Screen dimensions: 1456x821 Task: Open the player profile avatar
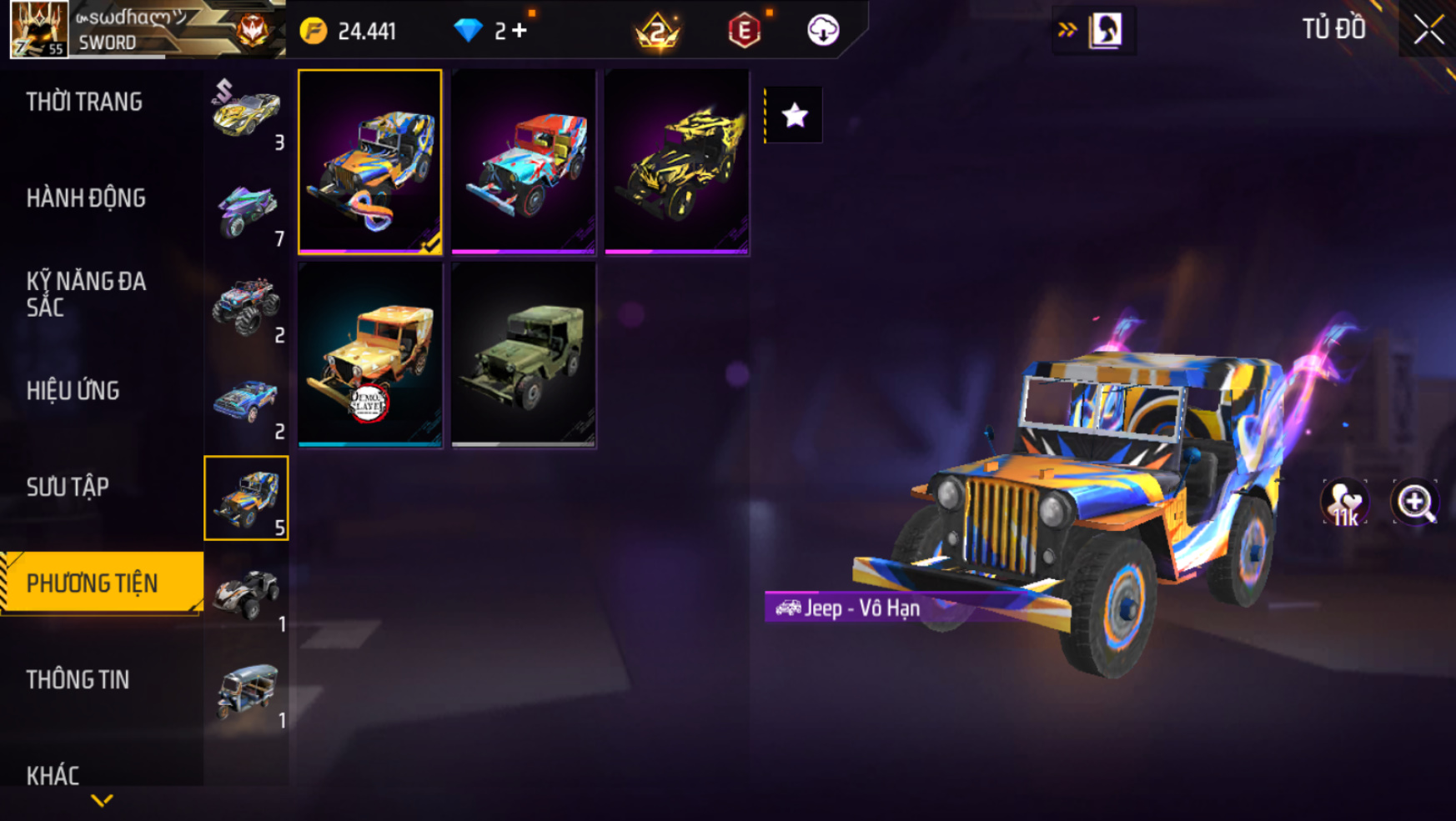pyautogui.click(x=38, y=29)
